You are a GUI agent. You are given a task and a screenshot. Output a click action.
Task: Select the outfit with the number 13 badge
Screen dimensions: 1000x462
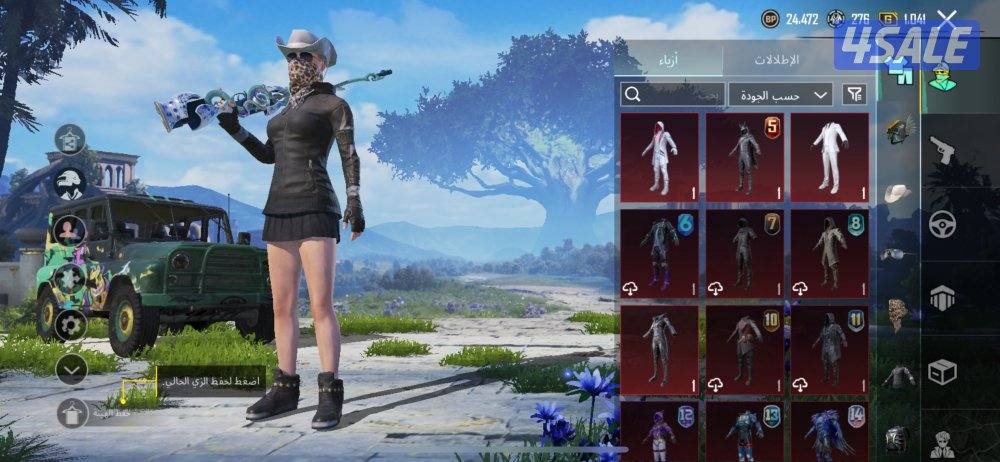pos(744,431)
